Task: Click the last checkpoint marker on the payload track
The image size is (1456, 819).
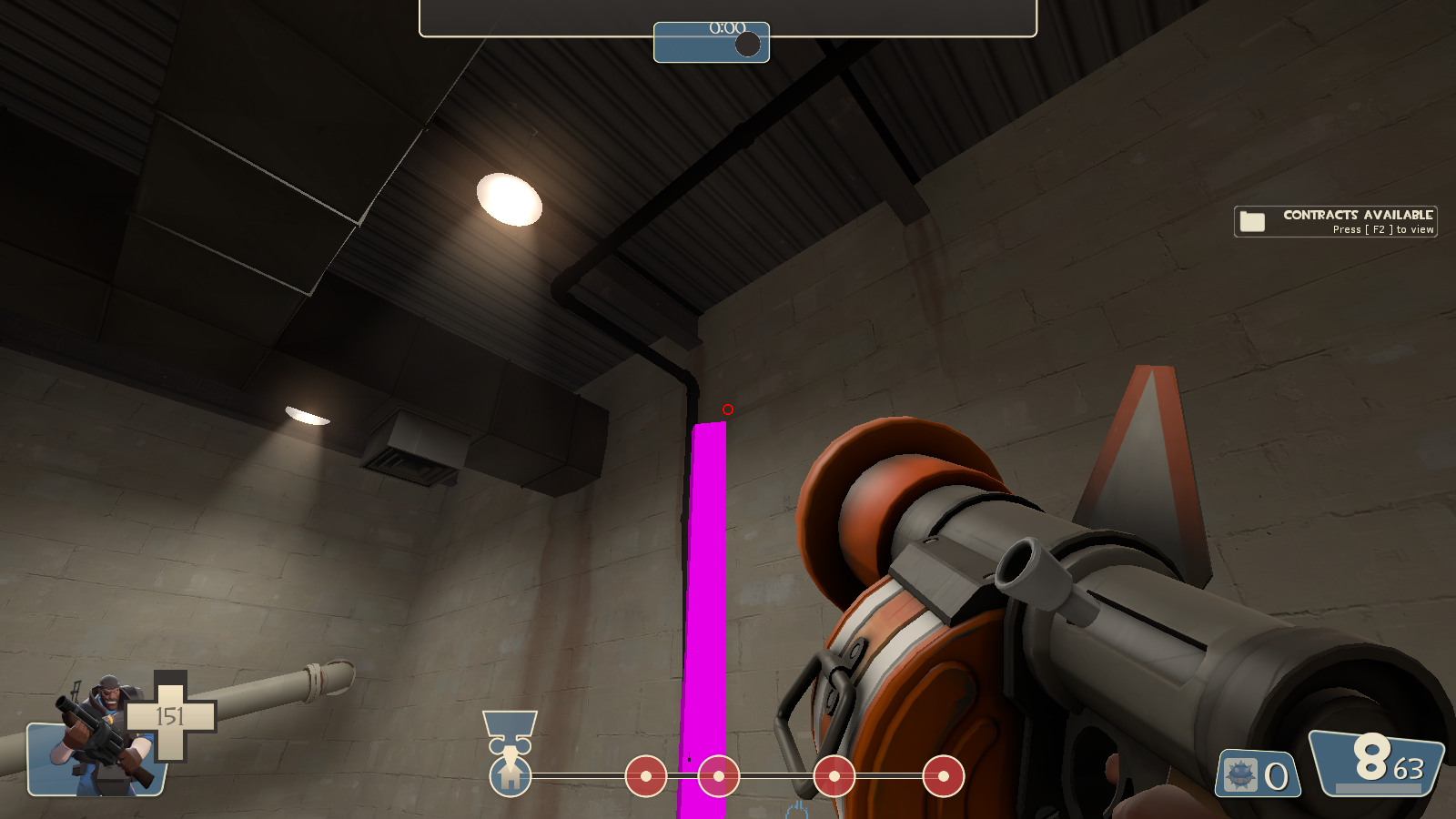Action: (945, 778)
